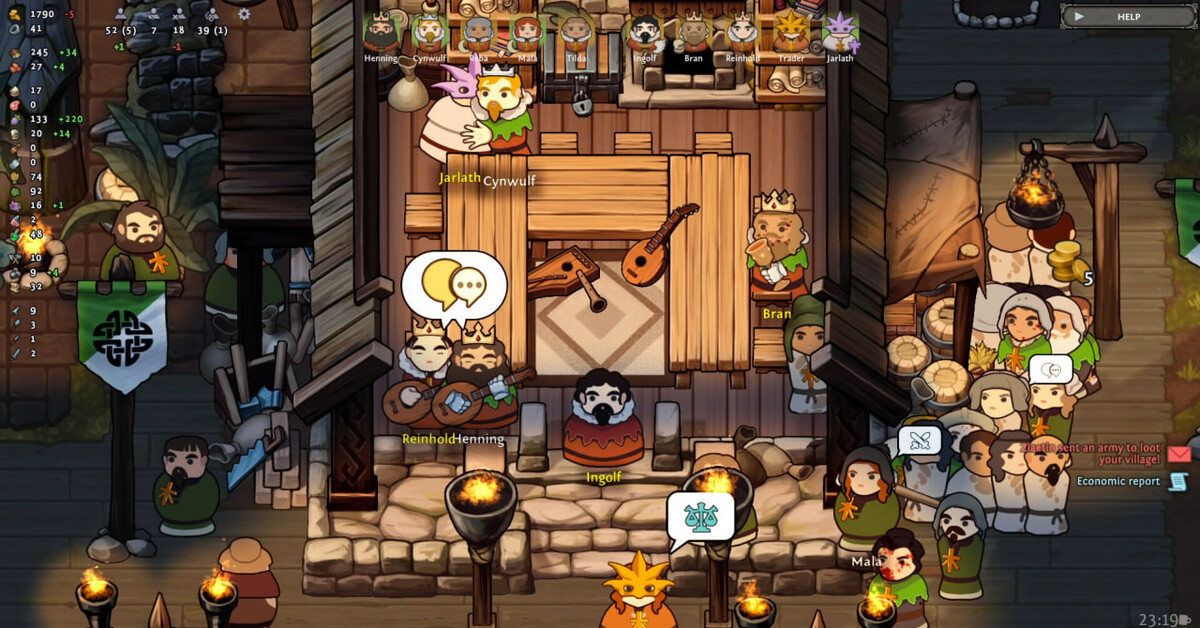Viewport: 1200px width, 628px height.
Task: Choose the Mala character portrait
Action: coord(527,34)
